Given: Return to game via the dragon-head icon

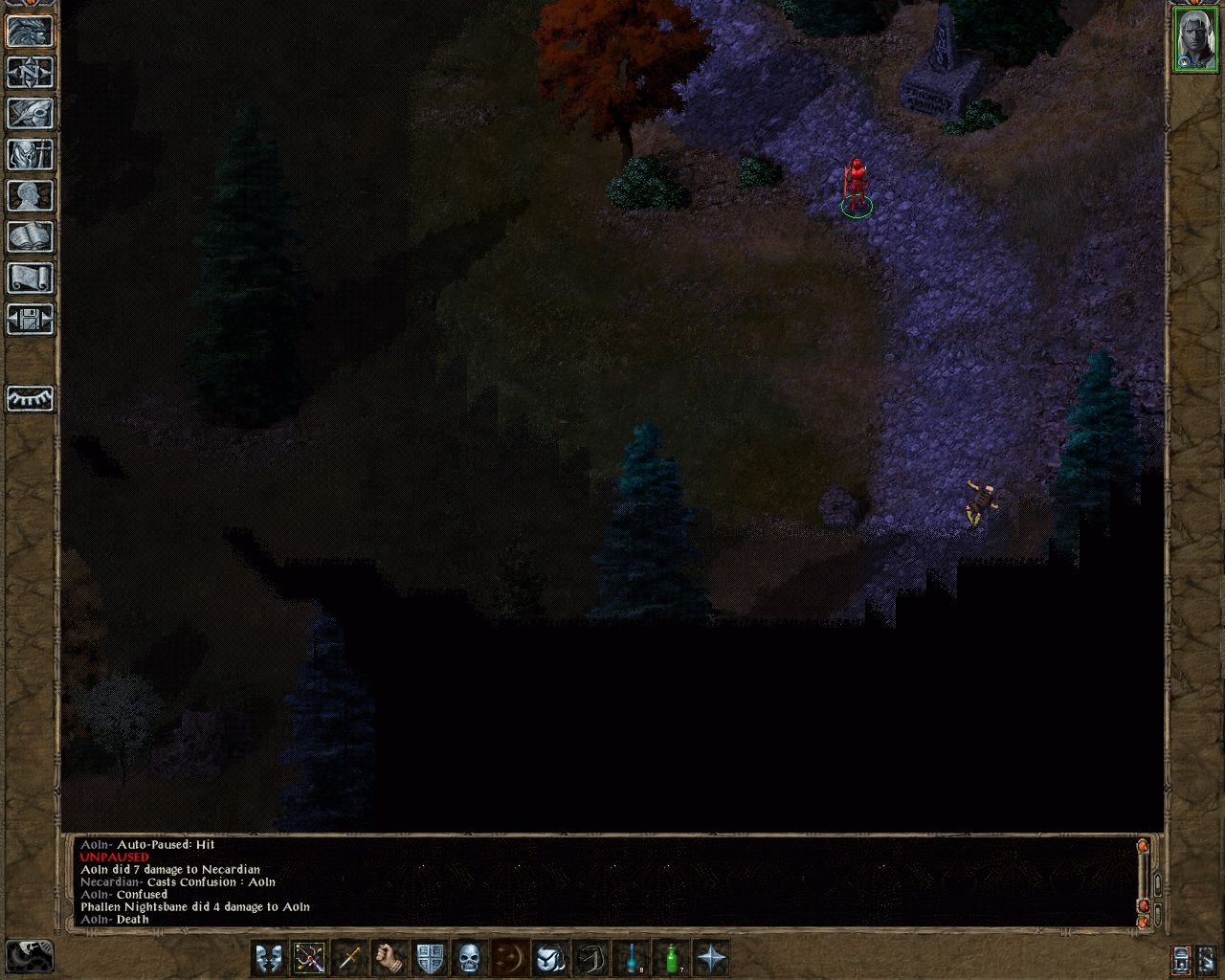Looking at the screenshot, I should tap(30, 32).
